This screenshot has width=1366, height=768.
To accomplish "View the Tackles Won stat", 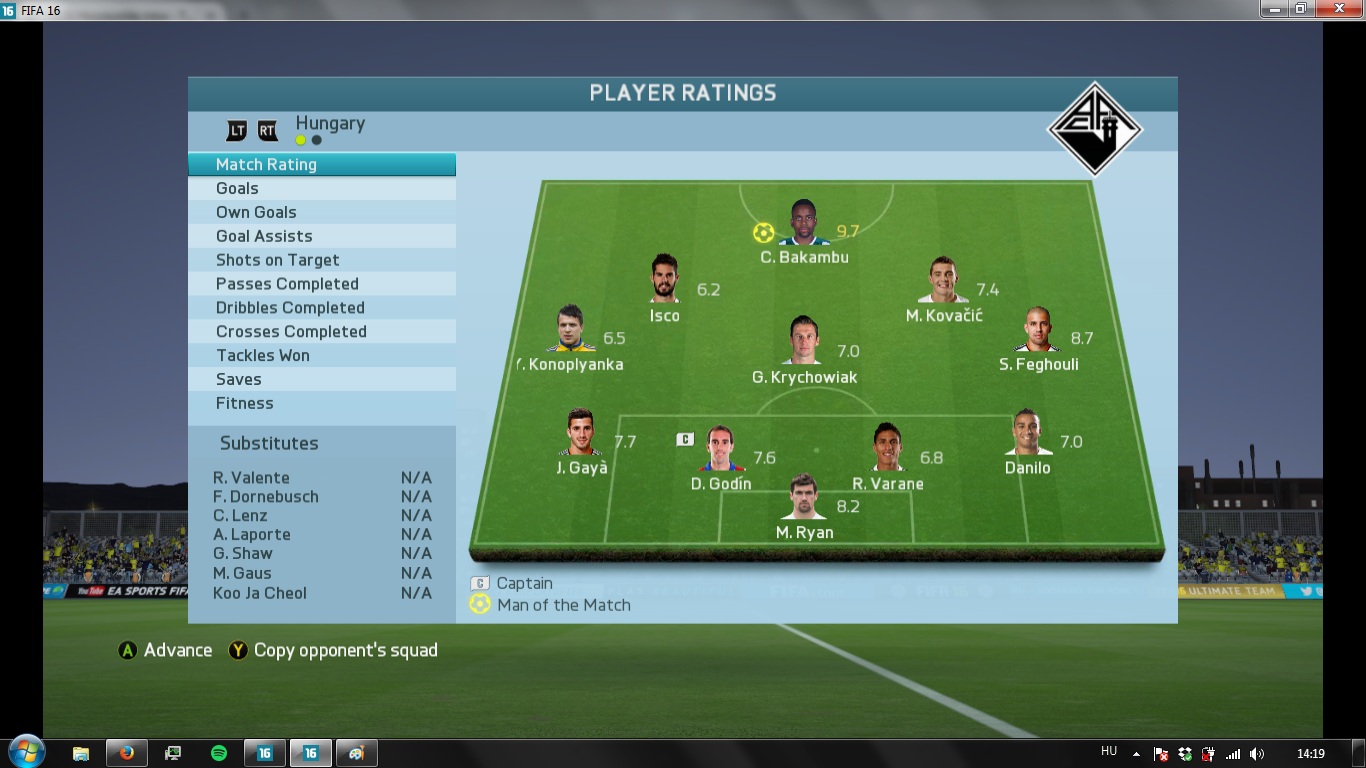I will (321, 356).
